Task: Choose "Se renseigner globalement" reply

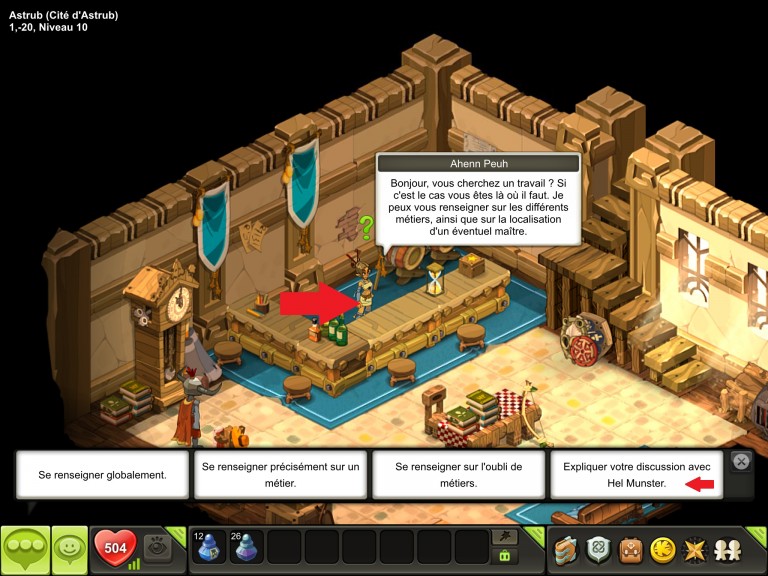Action: (104, 474)
